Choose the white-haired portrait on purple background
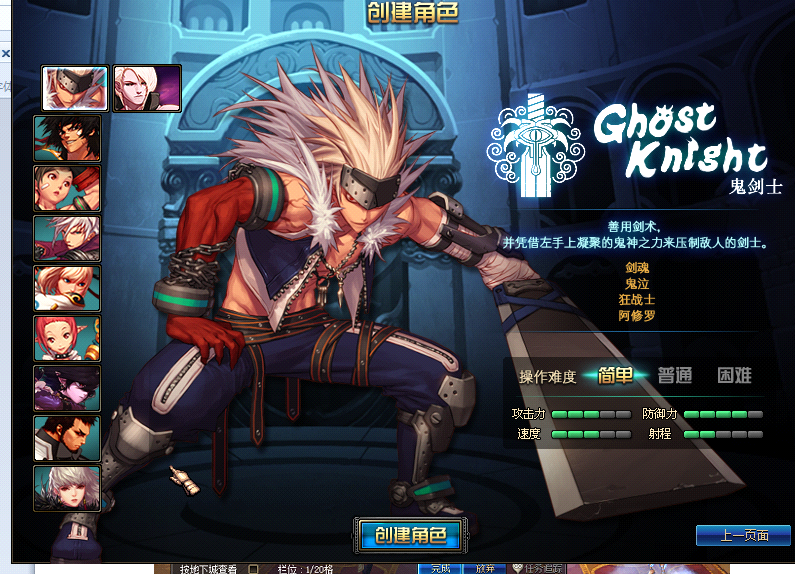This screenshot has height=574, width=795. pos(147,88)
